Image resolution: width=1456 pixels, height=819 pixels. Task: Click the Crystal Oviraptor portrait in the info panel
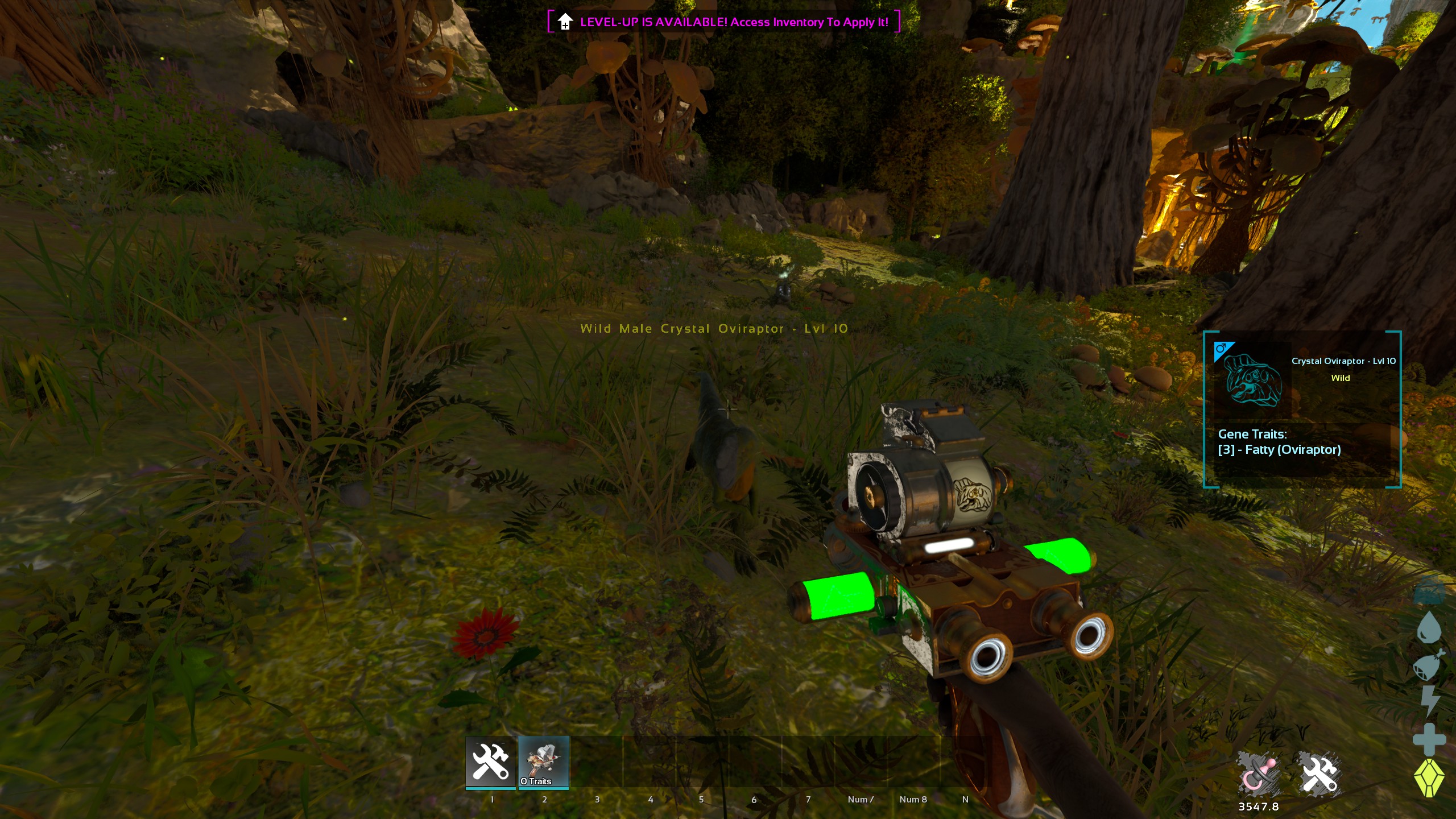click(1252, 380)
